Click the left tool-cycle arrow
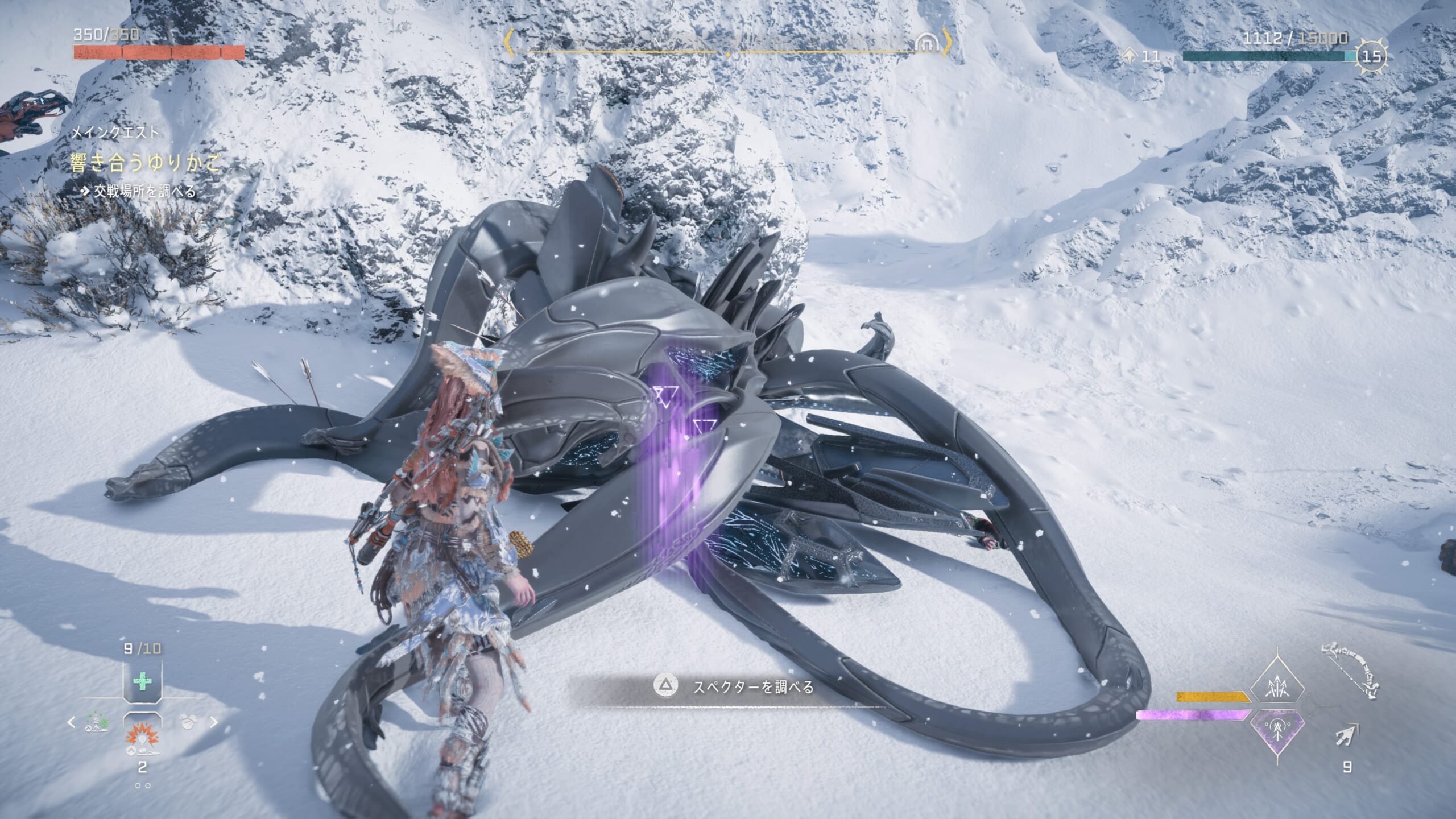Screen dimensions: 1456x819 71,723
